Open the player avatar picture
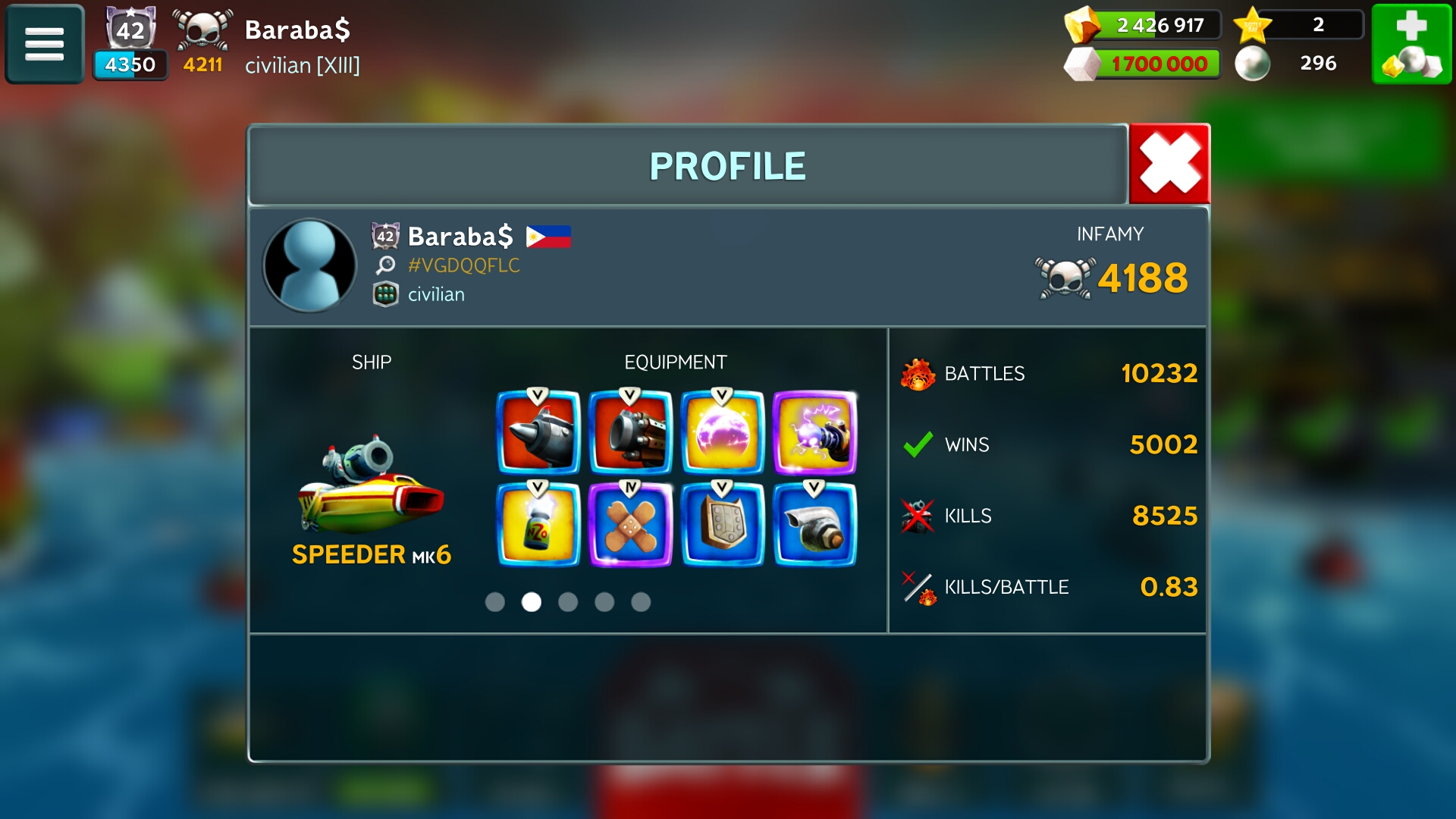The image size is (1456, 819). coord(309,265)
